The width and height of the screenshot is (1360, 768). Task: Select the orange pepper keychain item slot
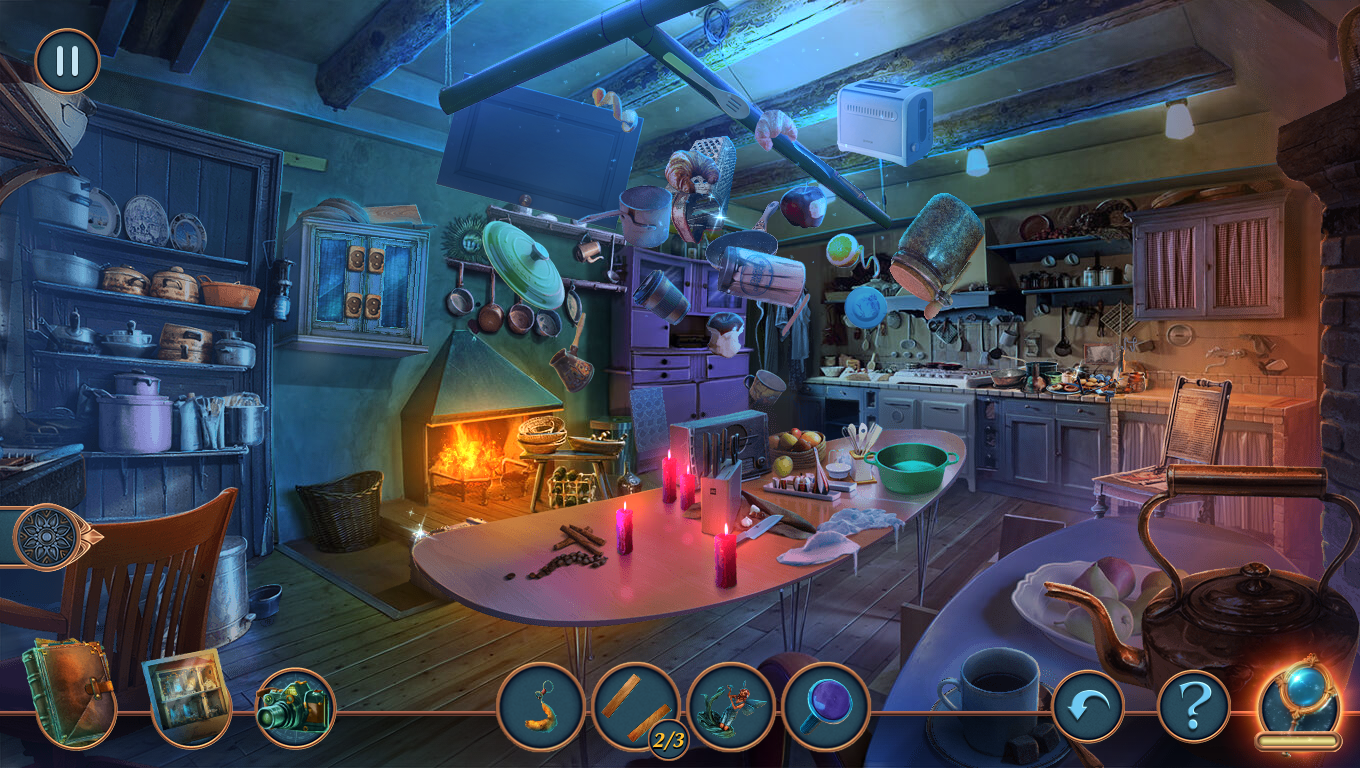pyautogui.click(x=541, y=706)
